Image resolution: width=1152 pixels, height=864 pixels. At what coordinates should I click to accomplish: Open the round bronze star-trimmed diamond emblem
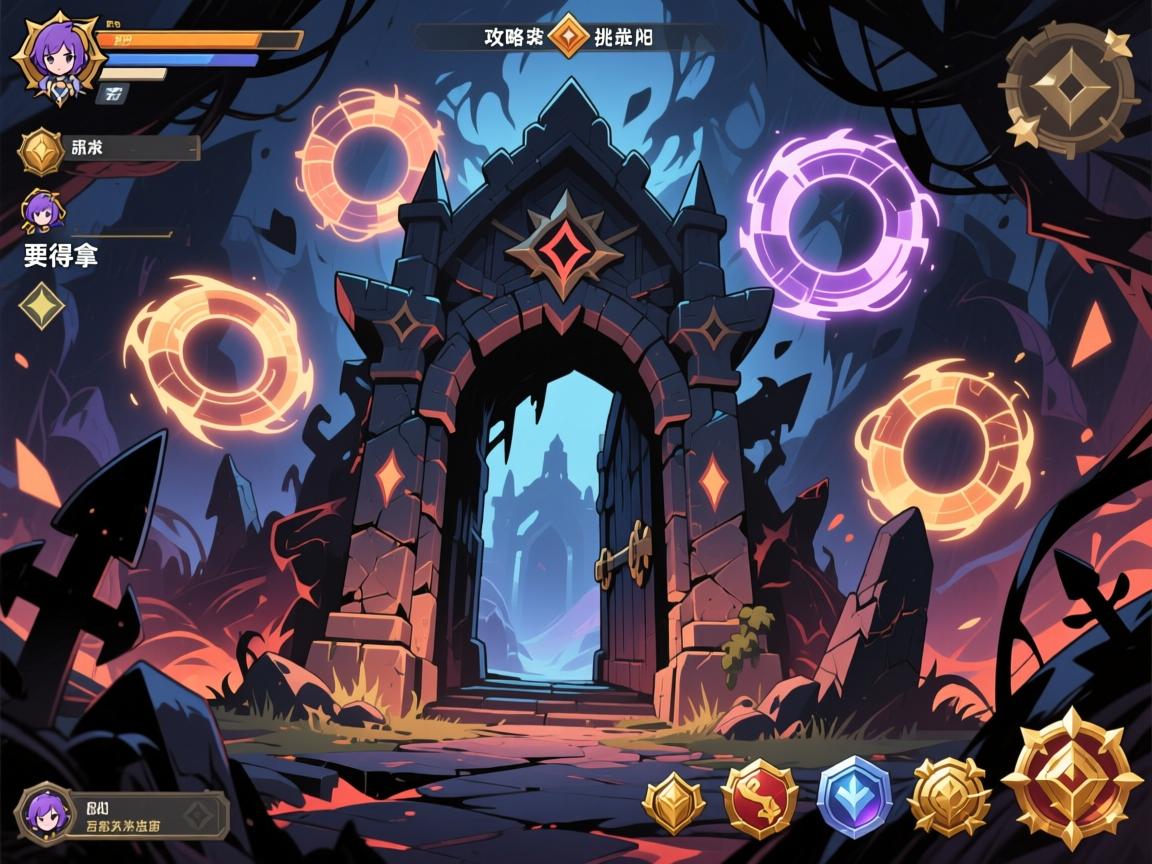(1071, 91)
